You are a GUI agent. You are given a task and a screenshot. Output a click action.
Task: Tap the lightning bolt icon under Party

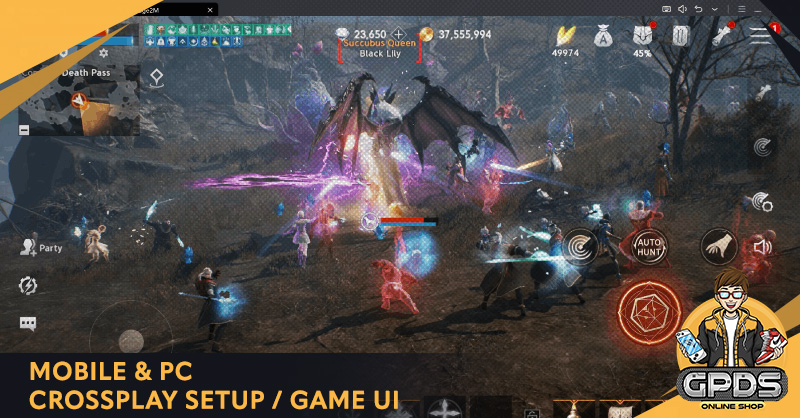tap(28, 286)
